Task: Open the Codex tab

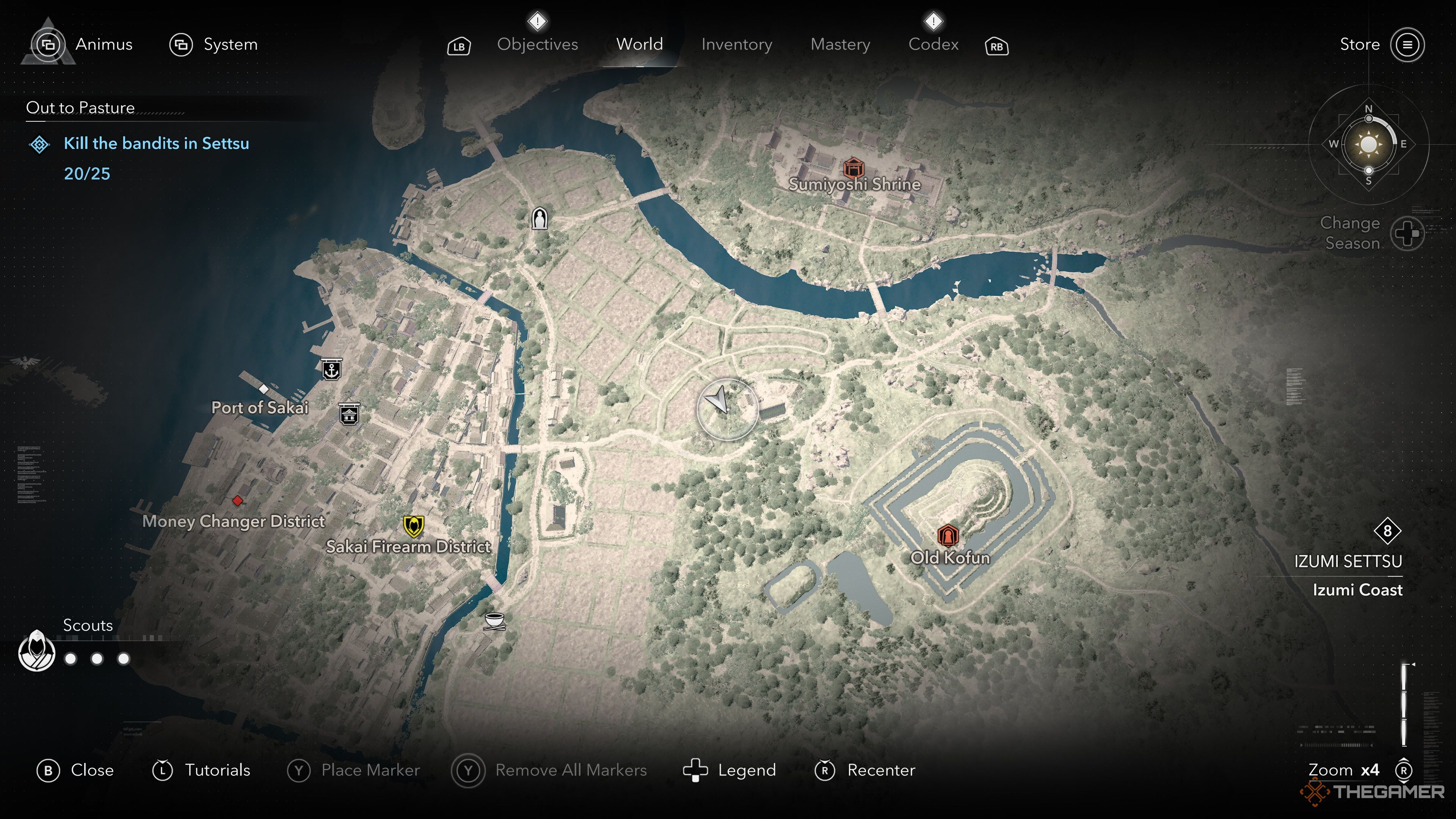Action: pyautogui.click(x=933, y=44)
